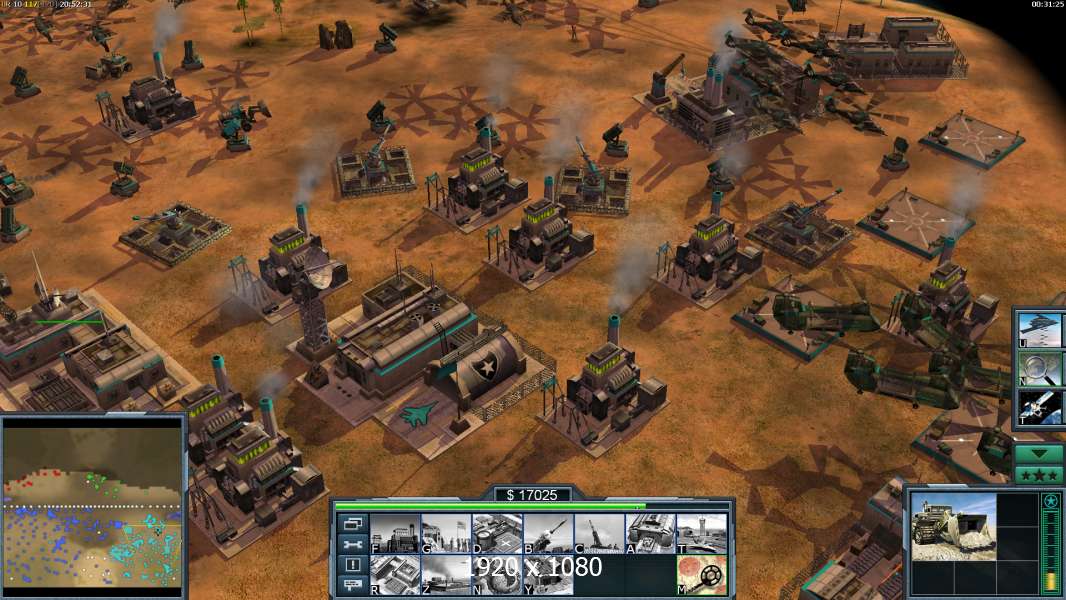Click the exclamation mark alert button
1066x600 pixels.
click(352, 565)
